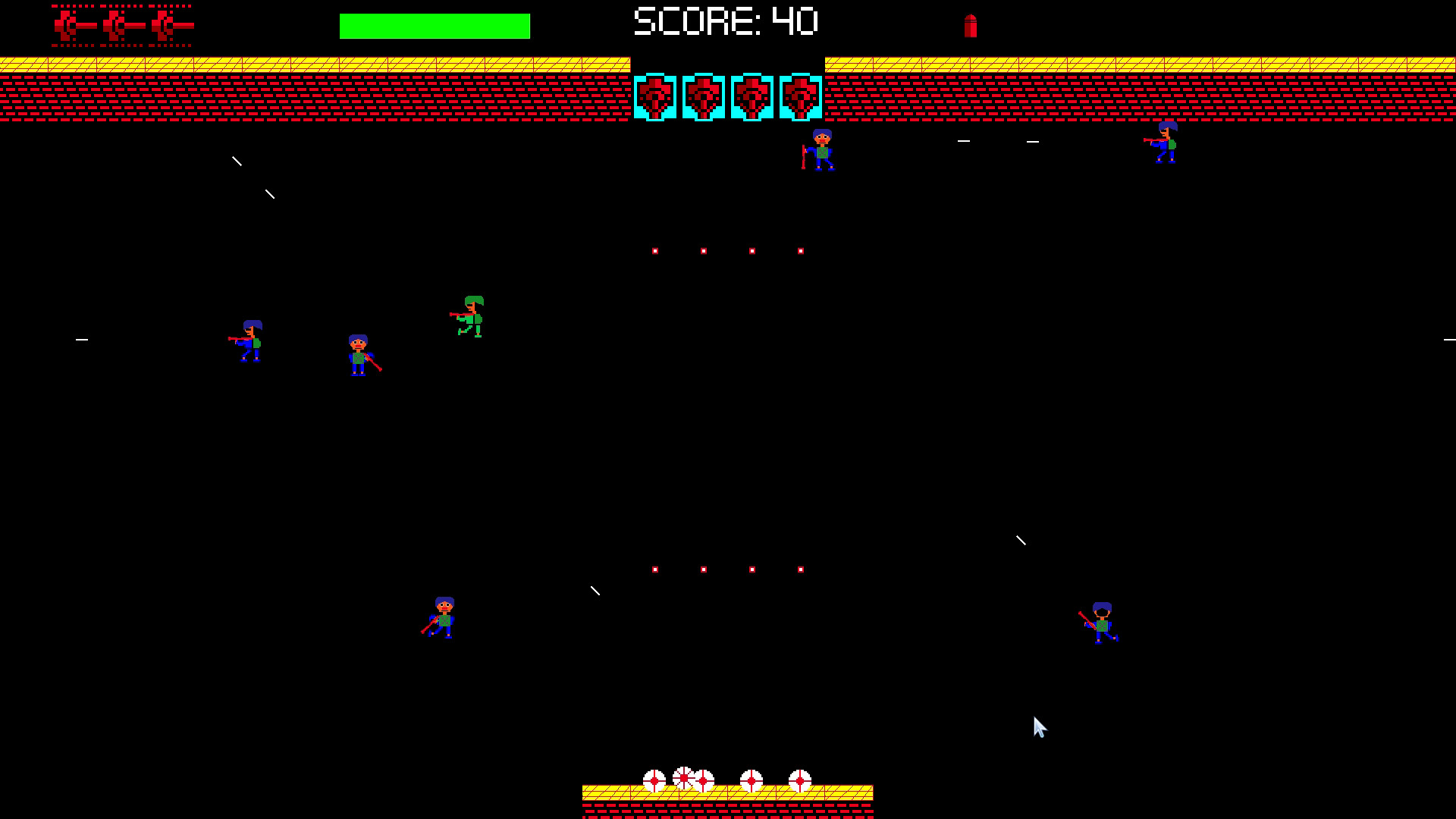The image size is (1456, 819).
Task: Click the SCORE: 40 display
Action: (x=726, y=21)
